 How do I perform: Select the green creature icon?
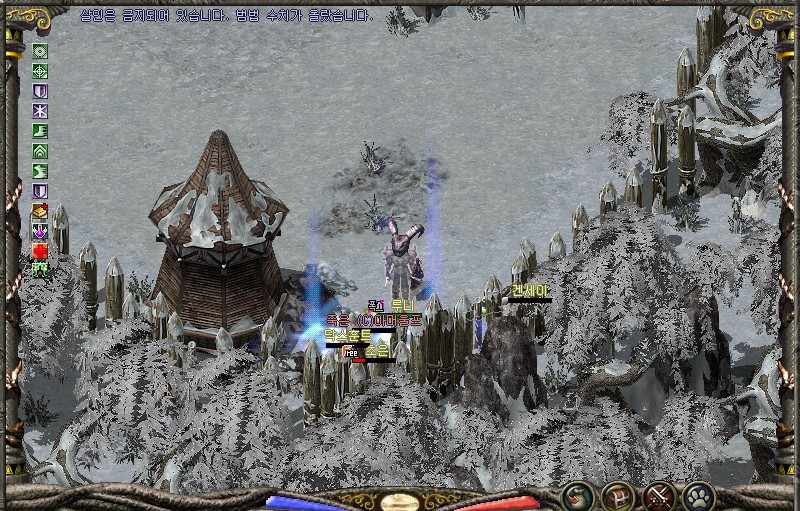[40, 270]
